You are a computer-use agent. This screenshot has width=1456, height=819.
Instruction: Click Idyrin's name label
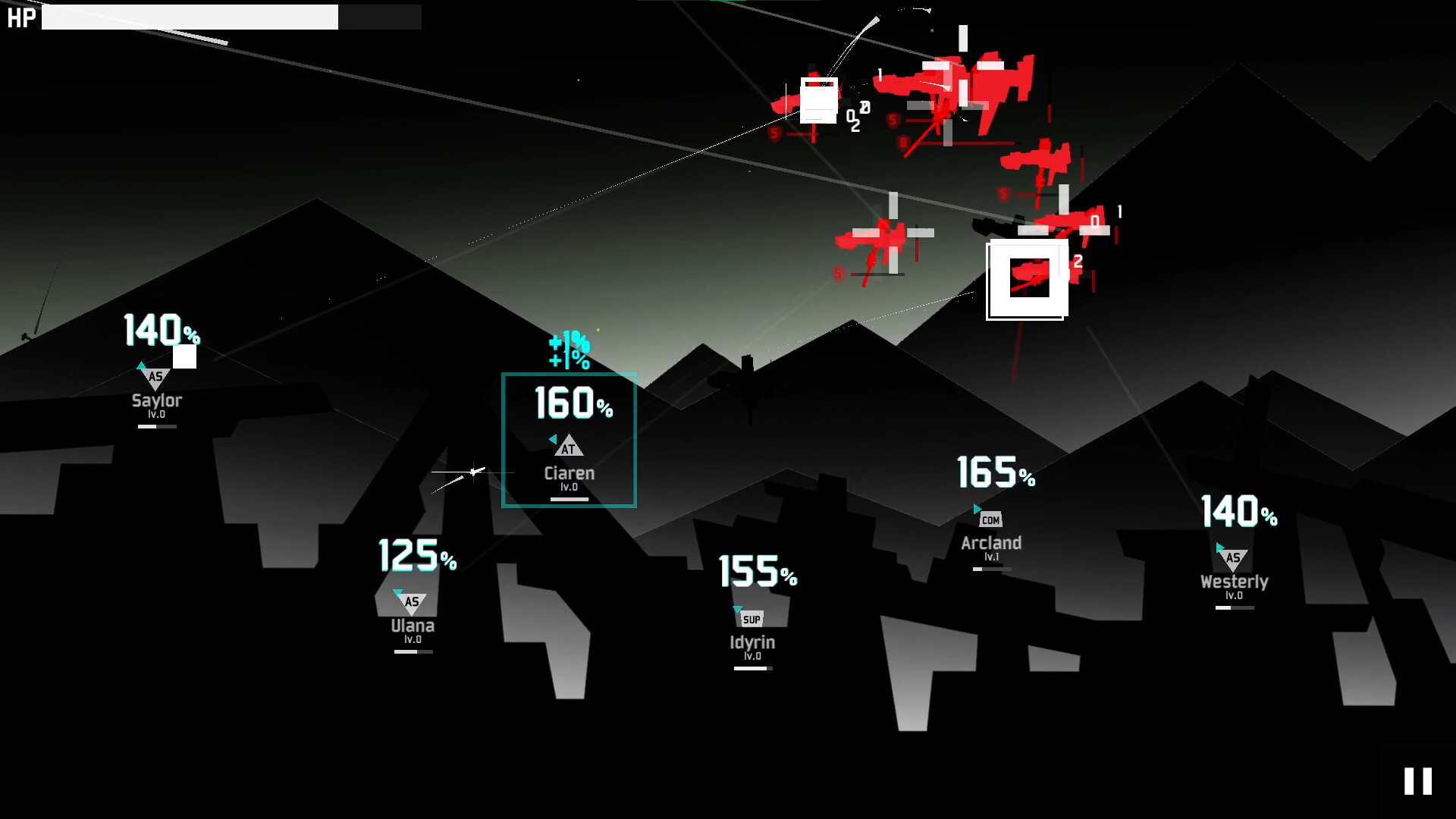coord(752,642)
